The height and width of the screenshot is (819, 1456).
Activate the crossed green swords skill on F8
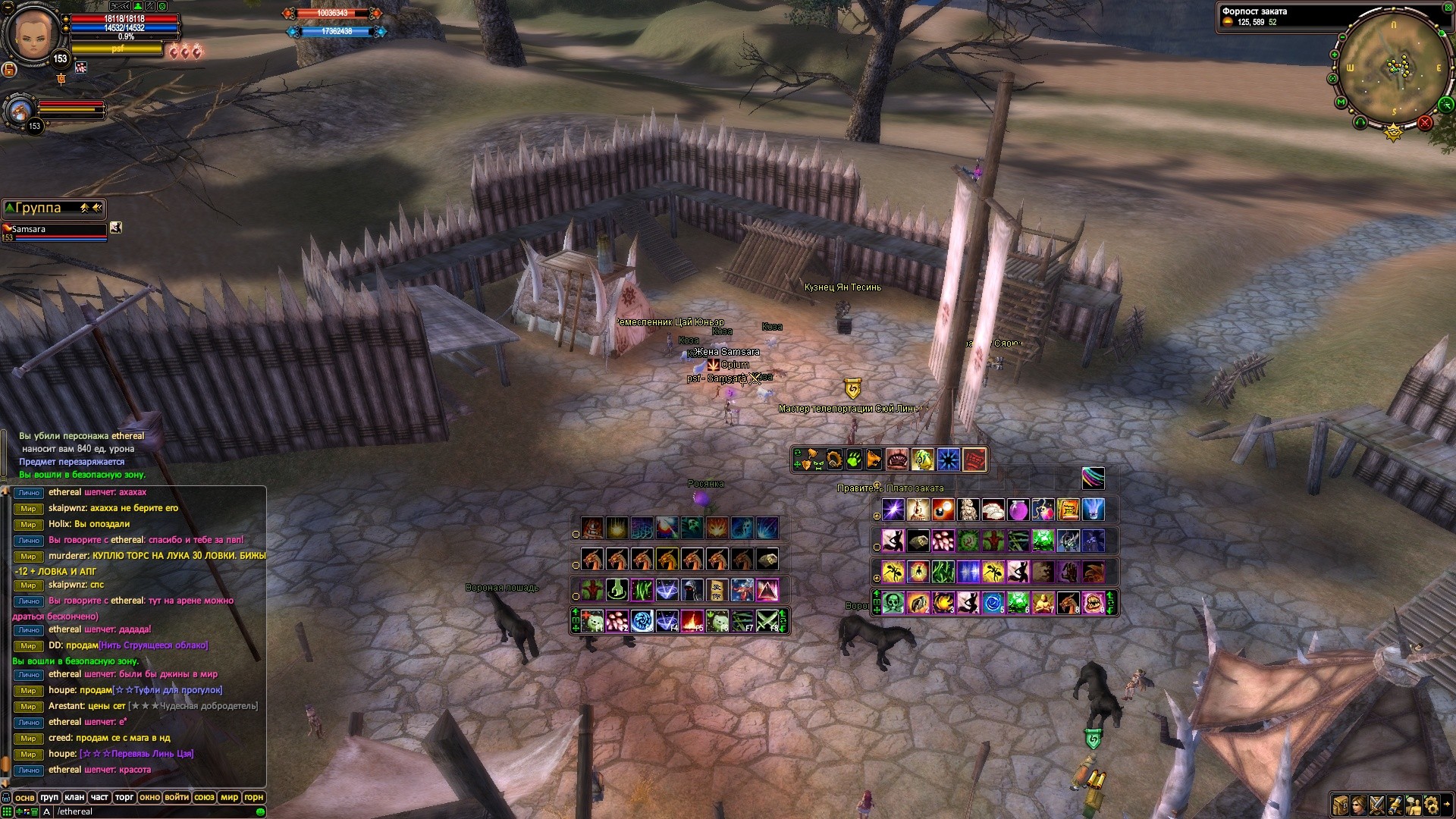767,621
